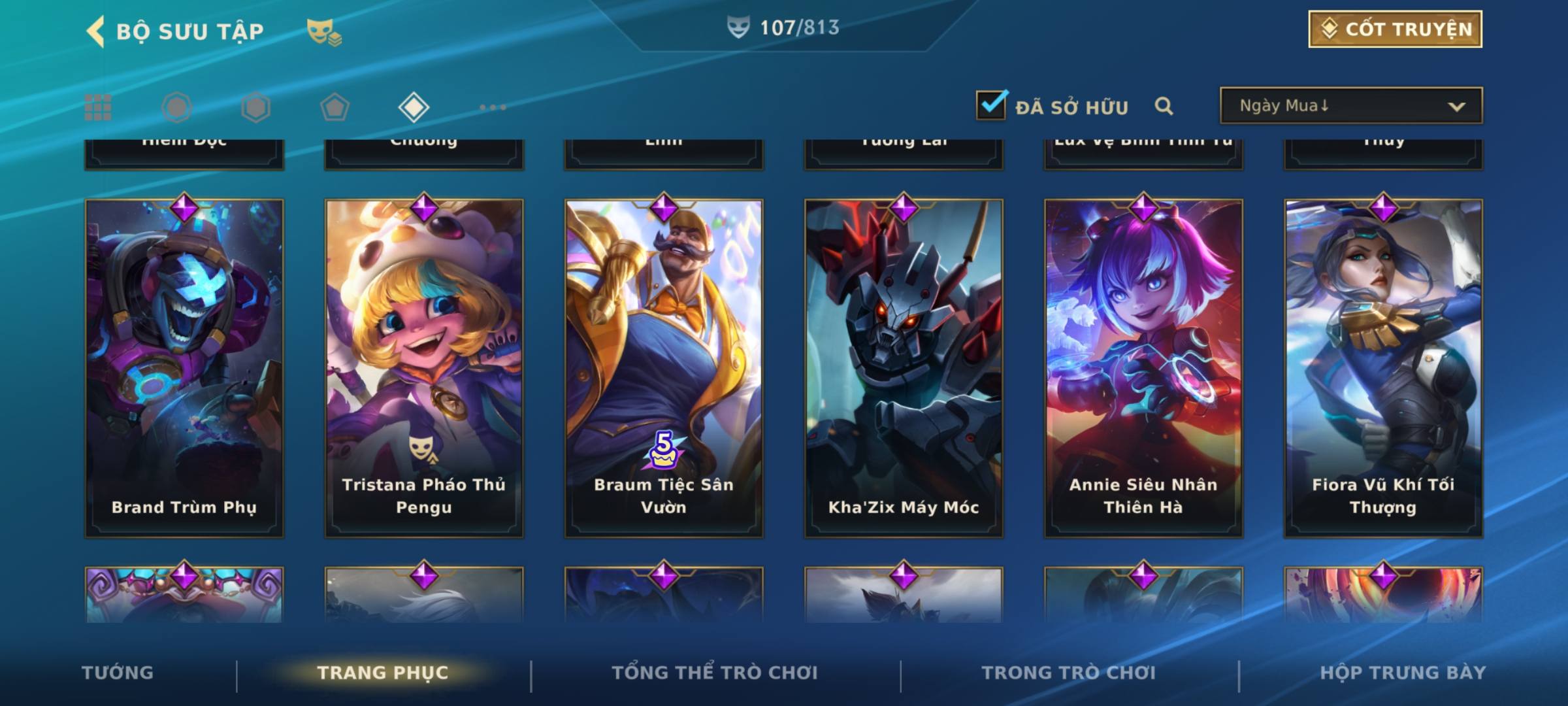Viewport: 1568px width, 706px height.
Task: Switch to the Tướng tab
Action: point(118,673)
